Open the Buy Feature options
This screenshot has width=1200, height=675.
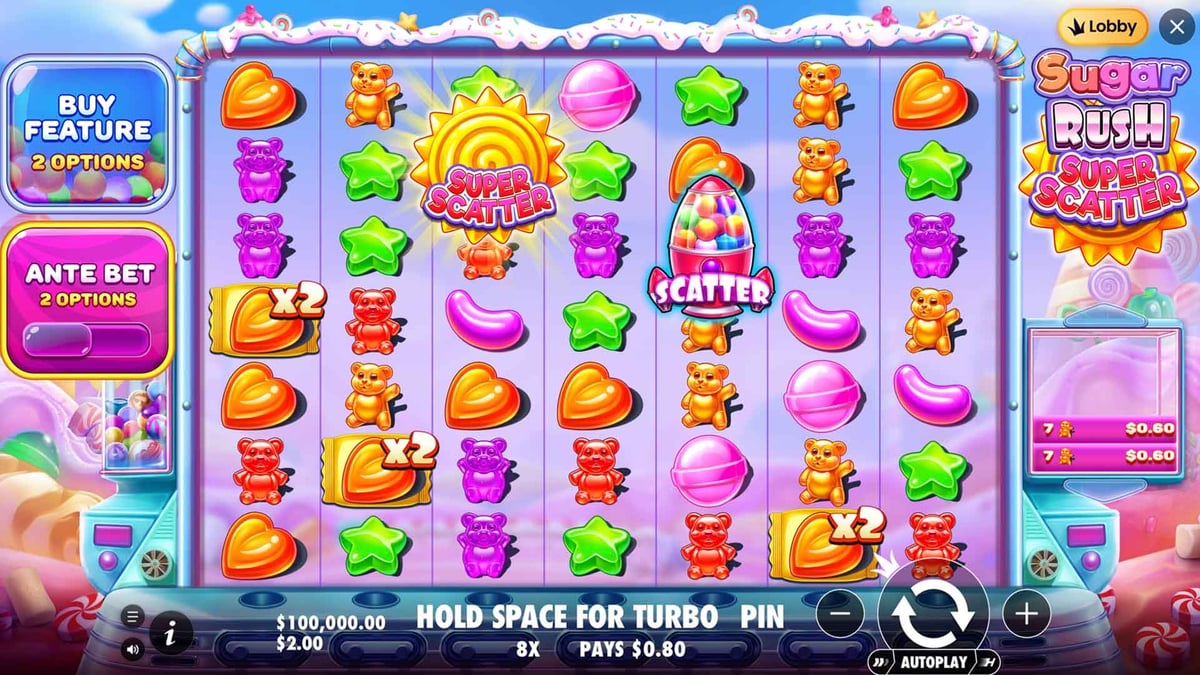point(88,132)
